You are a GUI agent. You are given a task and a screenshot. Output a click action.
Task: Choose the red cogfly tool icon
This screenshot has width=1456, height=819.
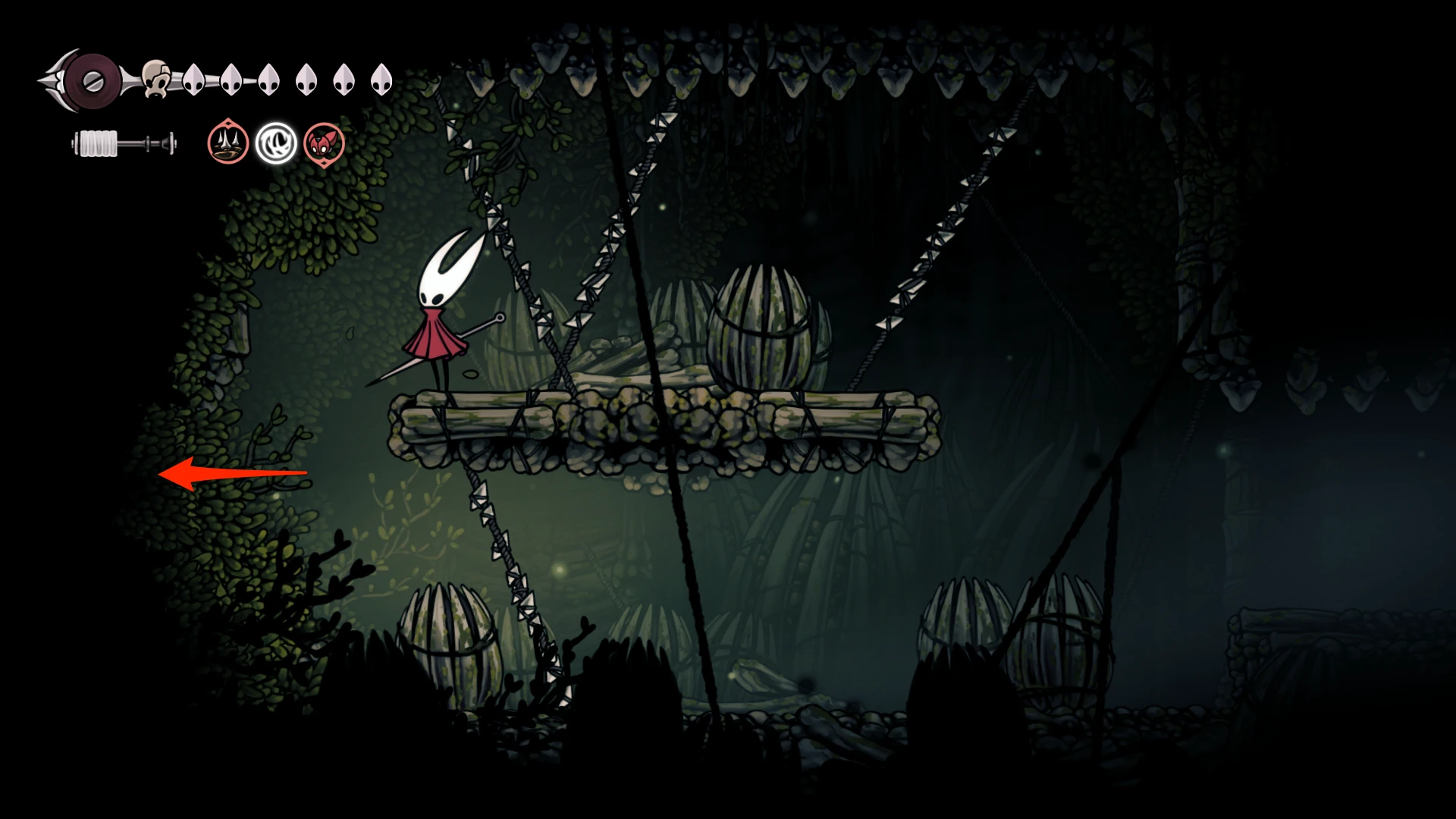pos(325,143)
